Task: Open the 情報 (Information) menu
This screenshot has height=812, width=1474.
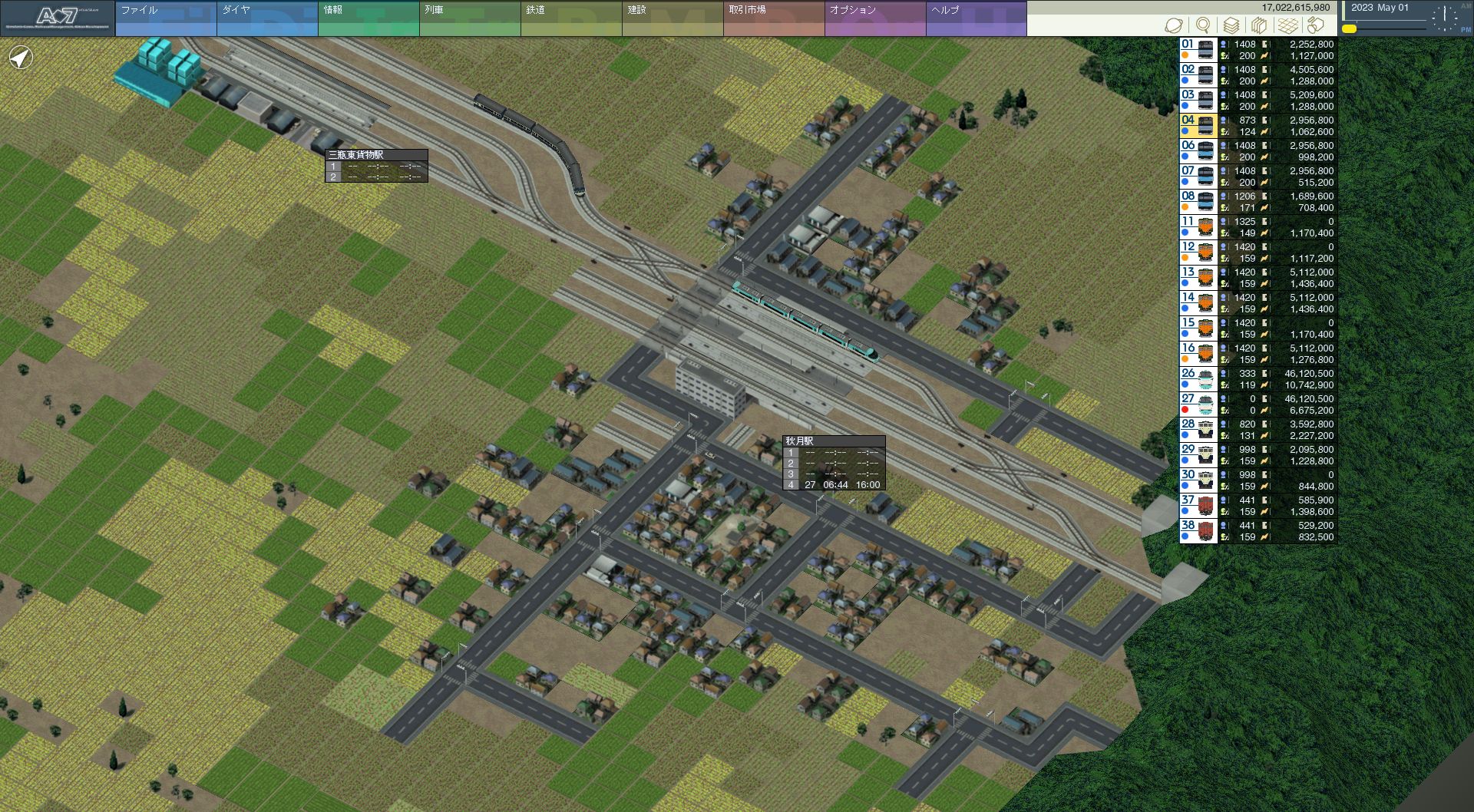Action: coord(368,18)
